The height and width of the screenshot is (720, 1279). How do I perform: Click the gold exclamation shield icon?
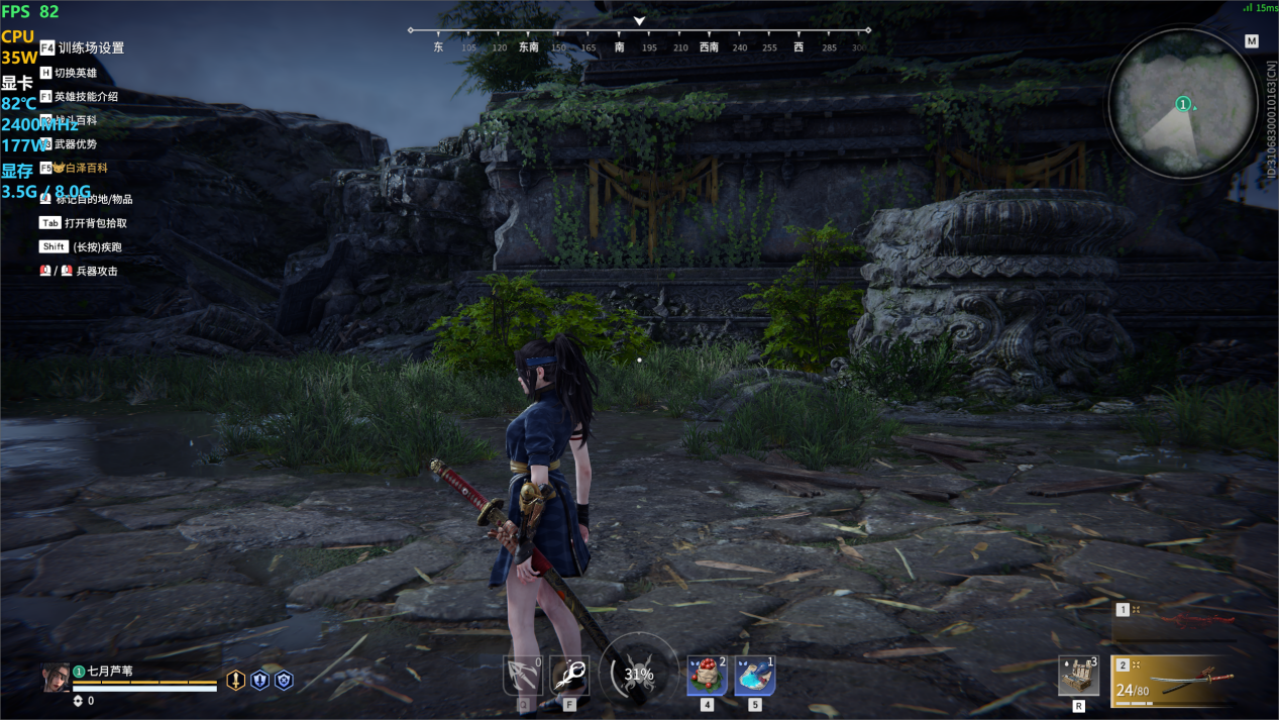pyautogui.click(x=235, y=680)
